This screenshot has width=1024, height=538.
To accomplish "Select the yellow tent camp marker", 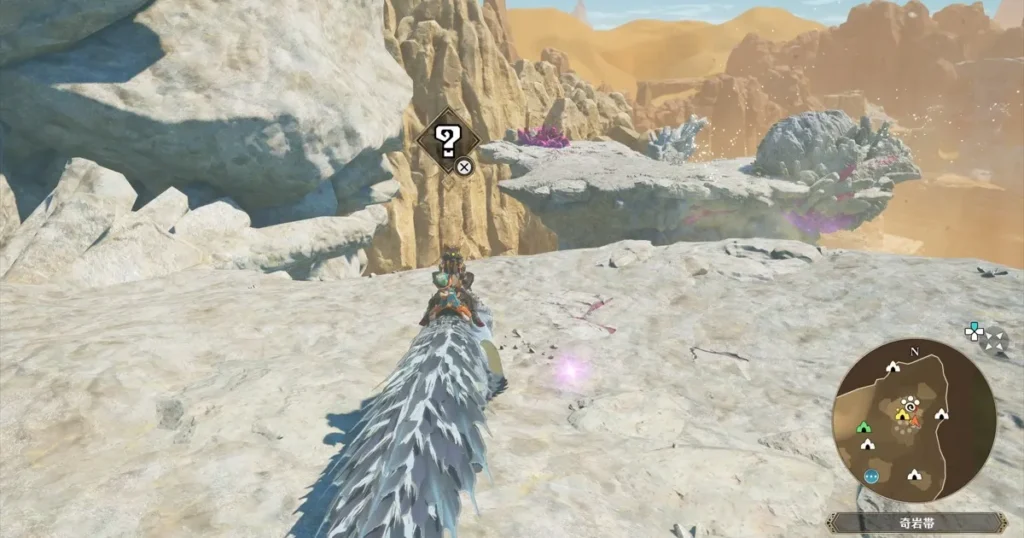I will (x=901, y=413).
